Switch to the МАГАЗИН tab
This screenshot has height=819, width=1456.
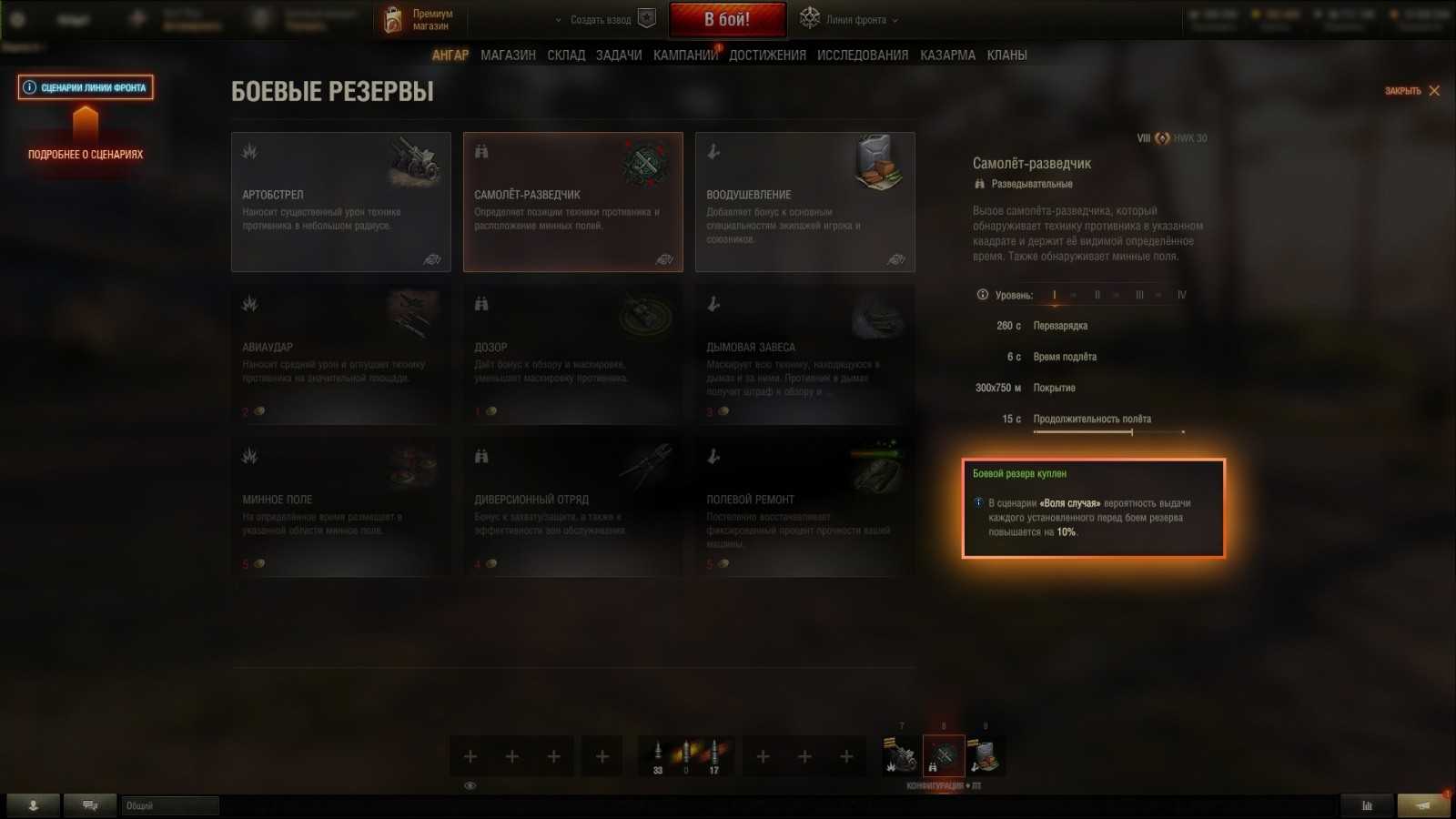(x=507, y=55)
